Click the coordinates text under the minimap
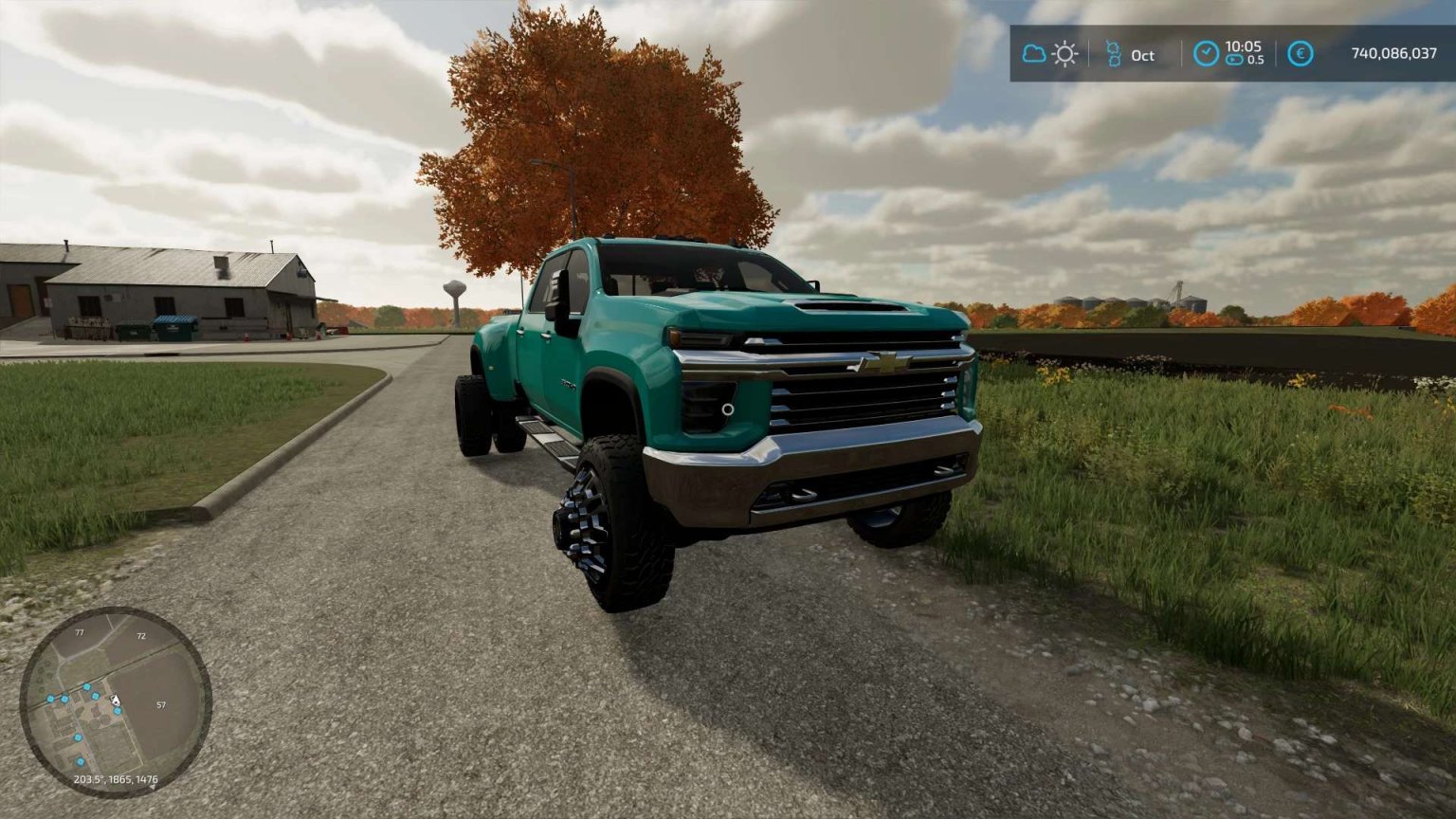Image resolution: width=1456 pixels, height=819 pixels. coord(116,778)
